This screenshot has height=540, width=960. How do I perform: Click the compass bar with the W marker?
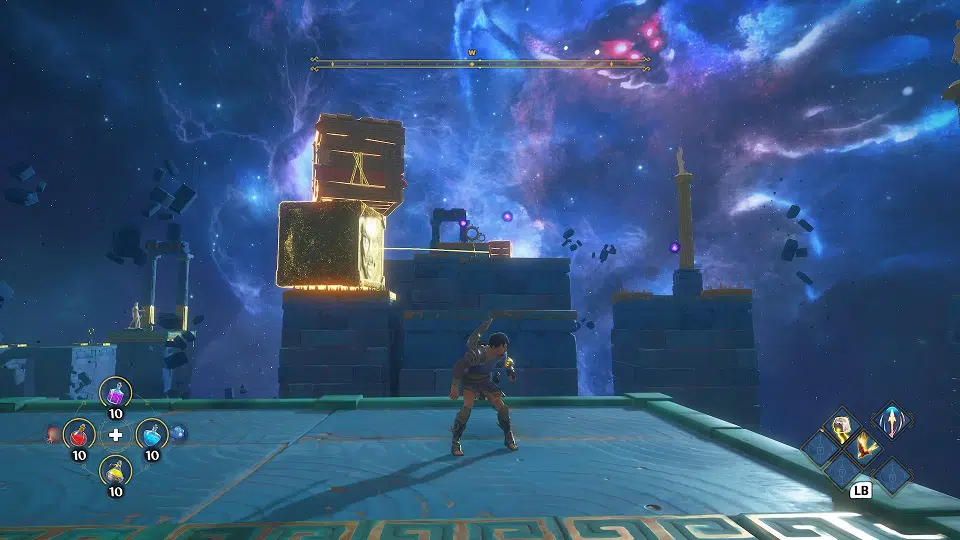click(x=481, y=63)
